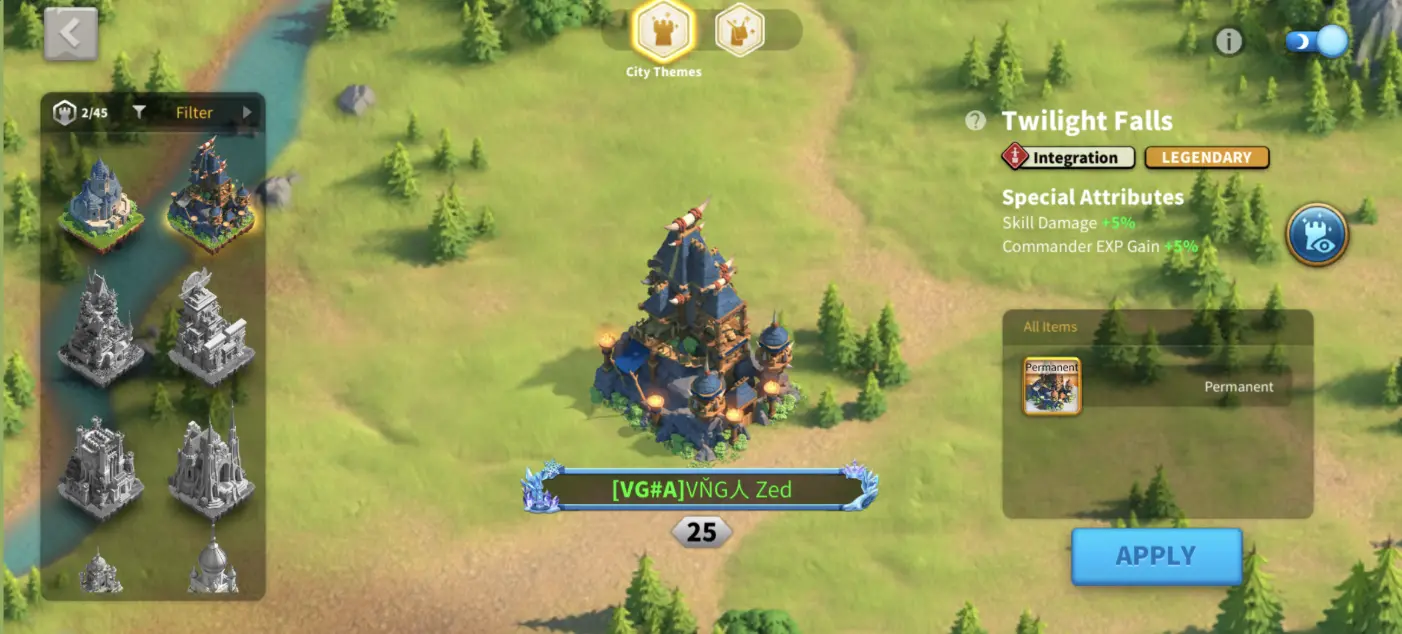Select the Permanent item thumbnail

coord(1052,386)
